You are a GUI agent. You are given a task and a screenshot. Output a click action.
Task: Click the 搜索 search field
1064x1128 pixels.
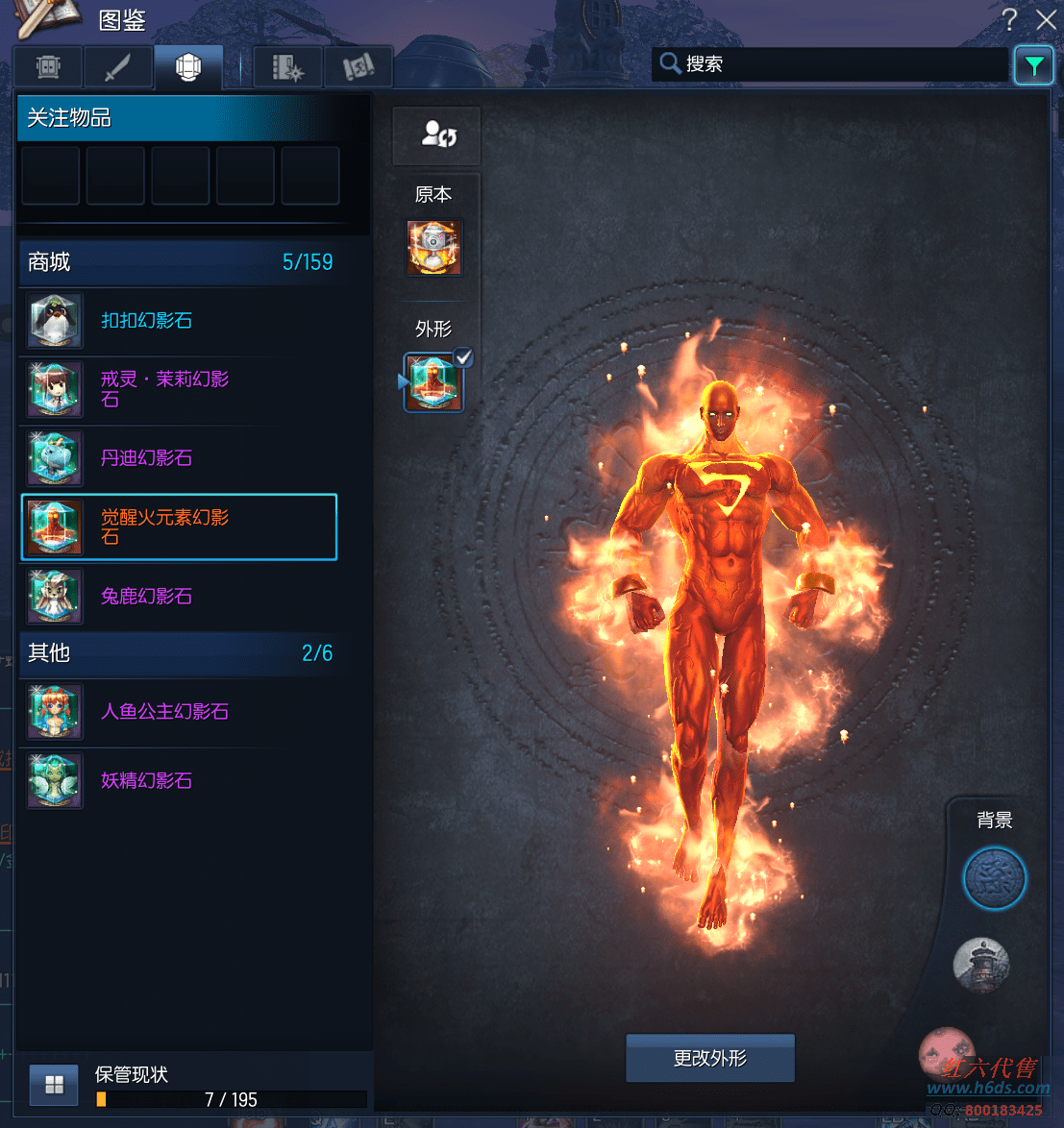(831, 64)
